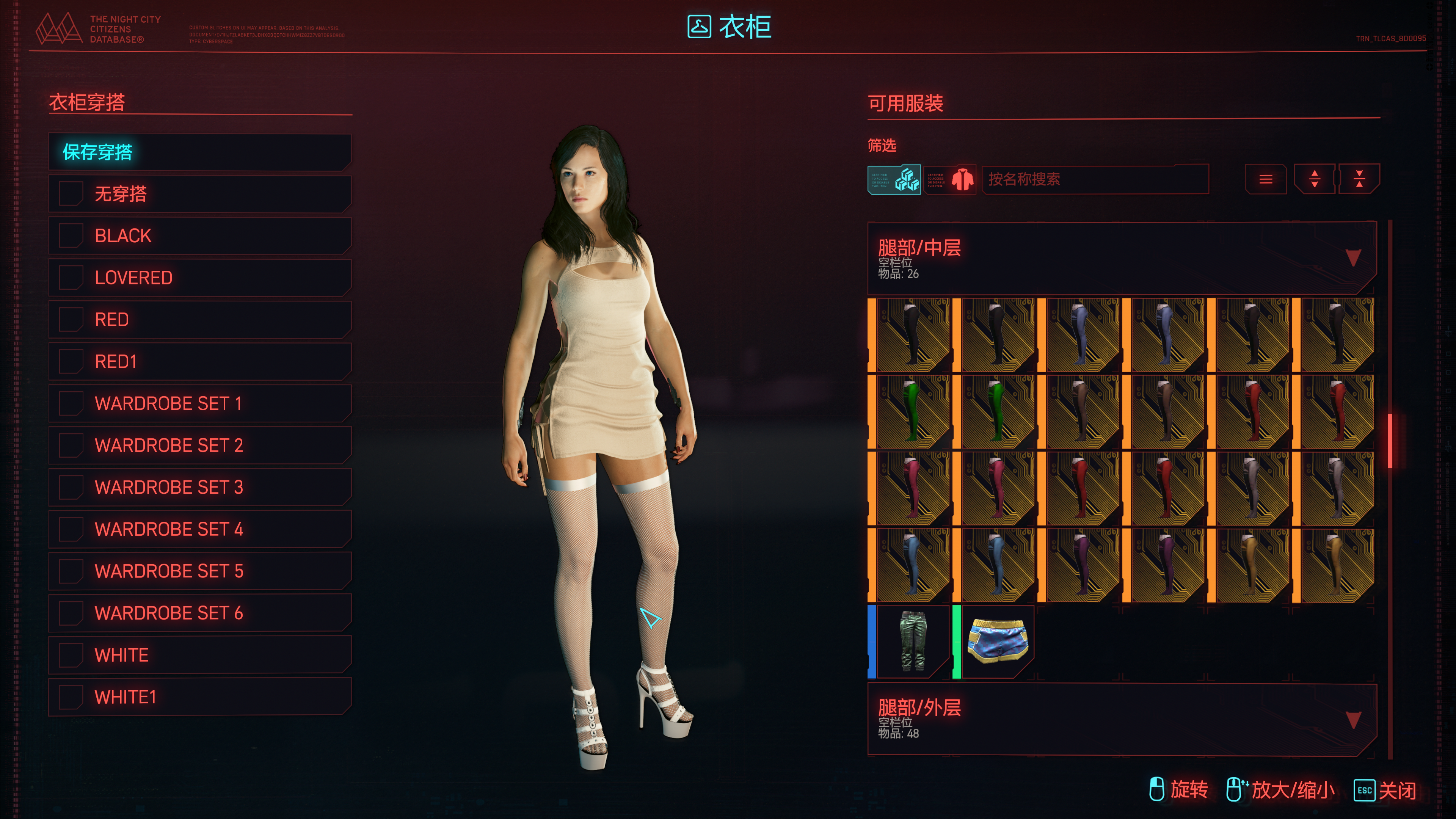Viewport: 1456px width, 819px height.
Task: Tick the checkbox beside WARDROBE SET 1
Action: click(x=71, y=403)
